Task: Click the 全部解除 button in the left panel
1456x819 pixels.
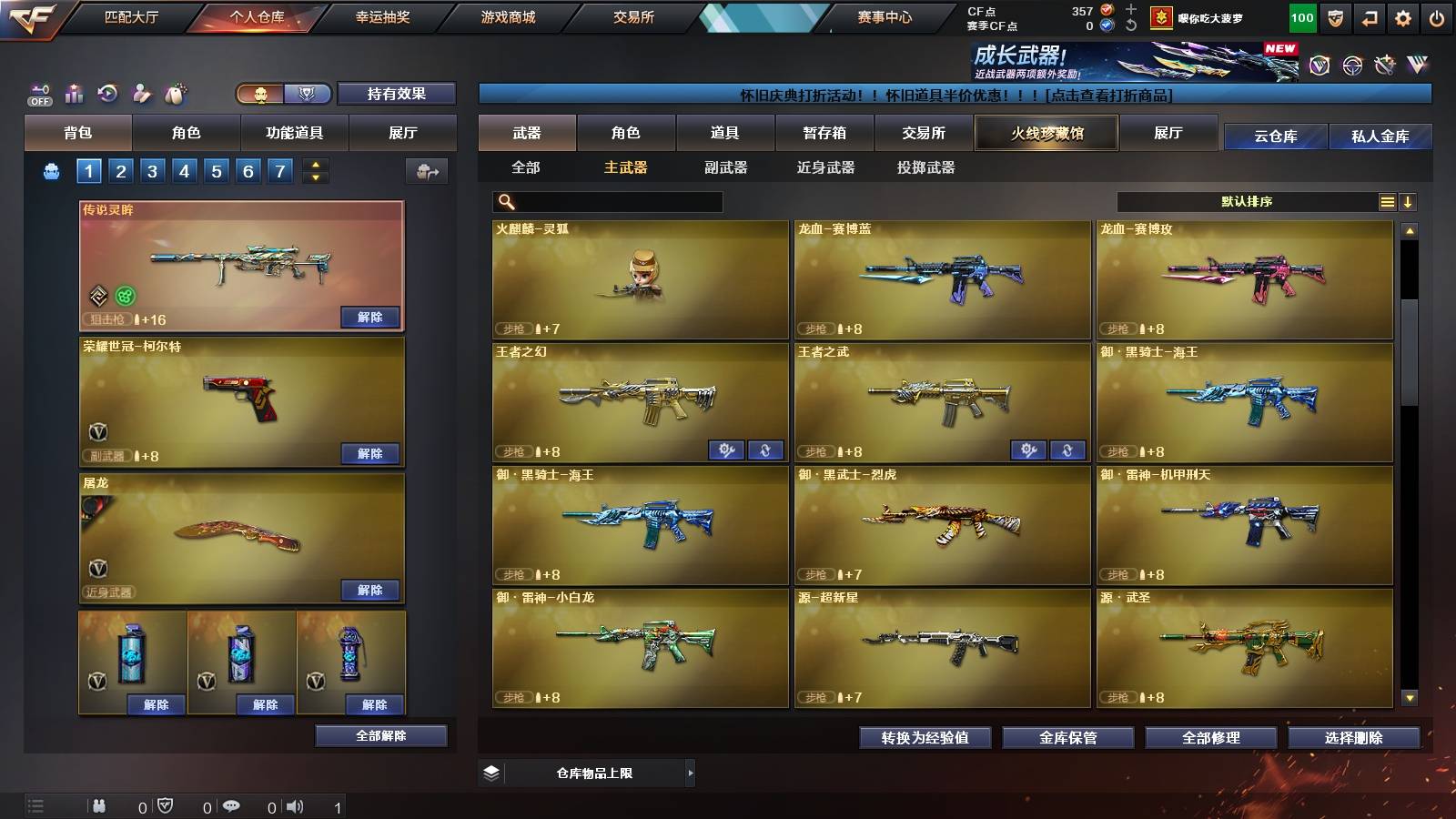Action: click(380, 735)
